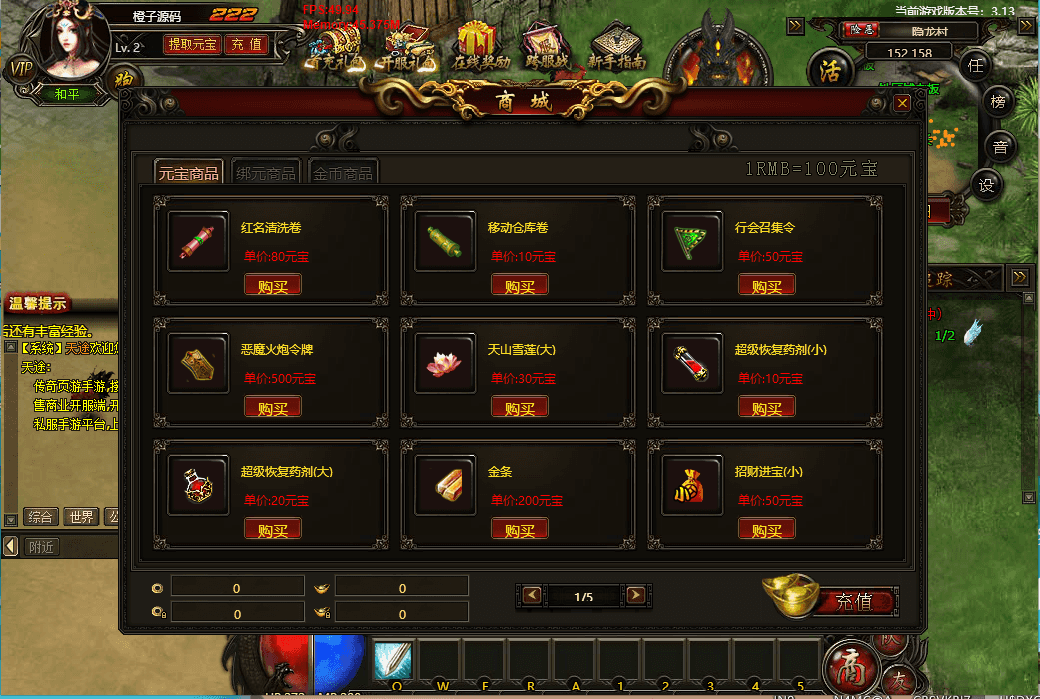The width and height of the screenshot is (1040, 699).
Task: Buy 天山雪莲(大)
Action: point(519,408)
